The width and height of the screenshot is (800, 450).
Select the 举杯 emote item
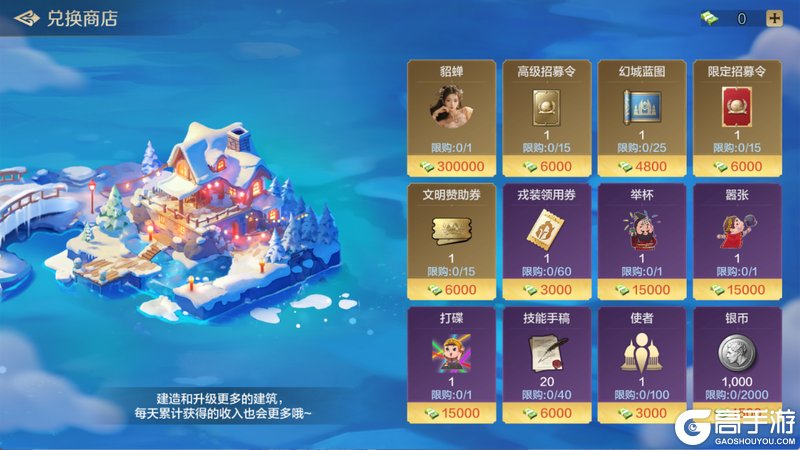pyautogui.click(x=641, y=231)
